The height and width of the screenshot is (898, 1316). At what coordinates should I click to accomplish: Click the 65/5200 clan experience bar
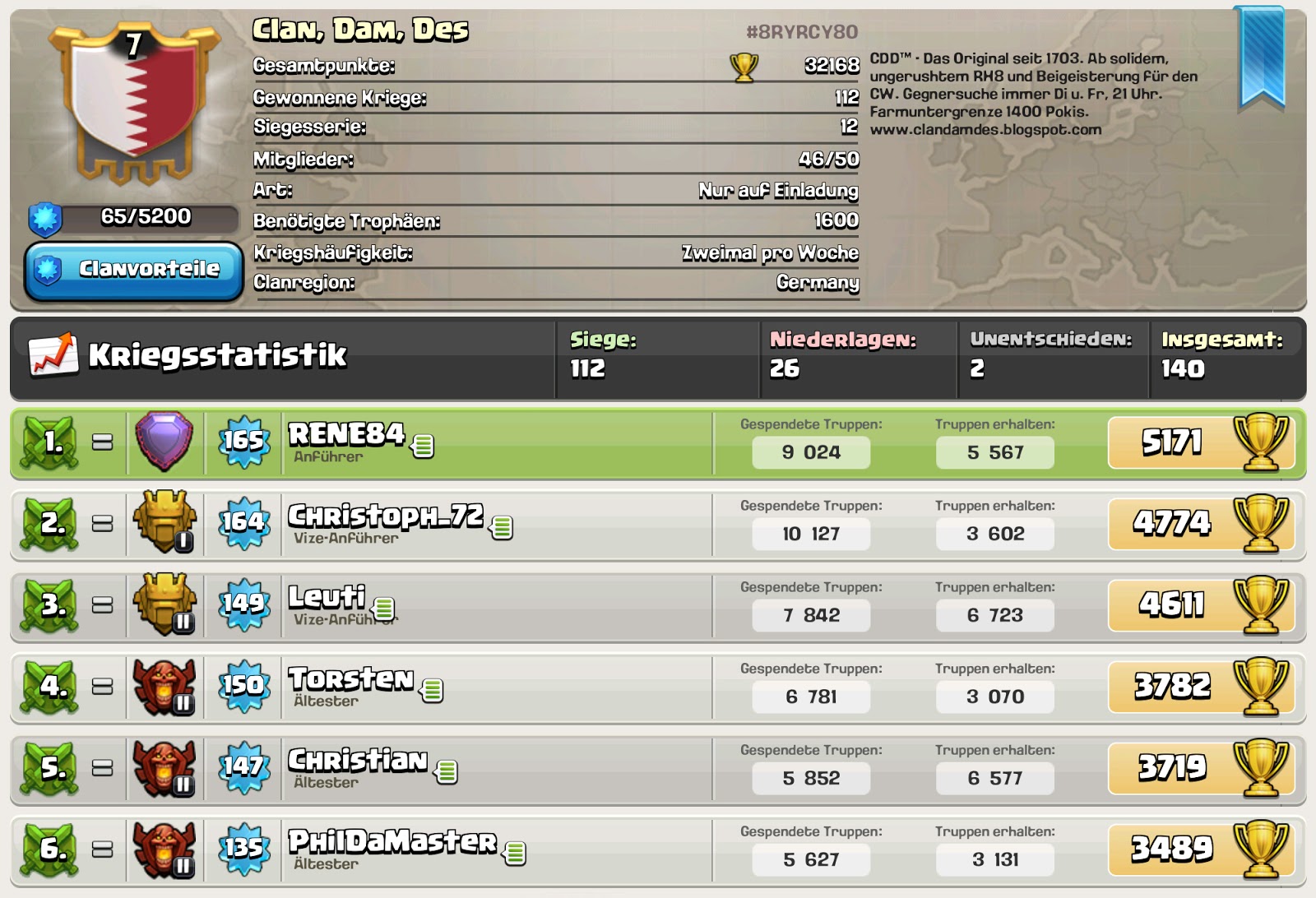[132, 216]
